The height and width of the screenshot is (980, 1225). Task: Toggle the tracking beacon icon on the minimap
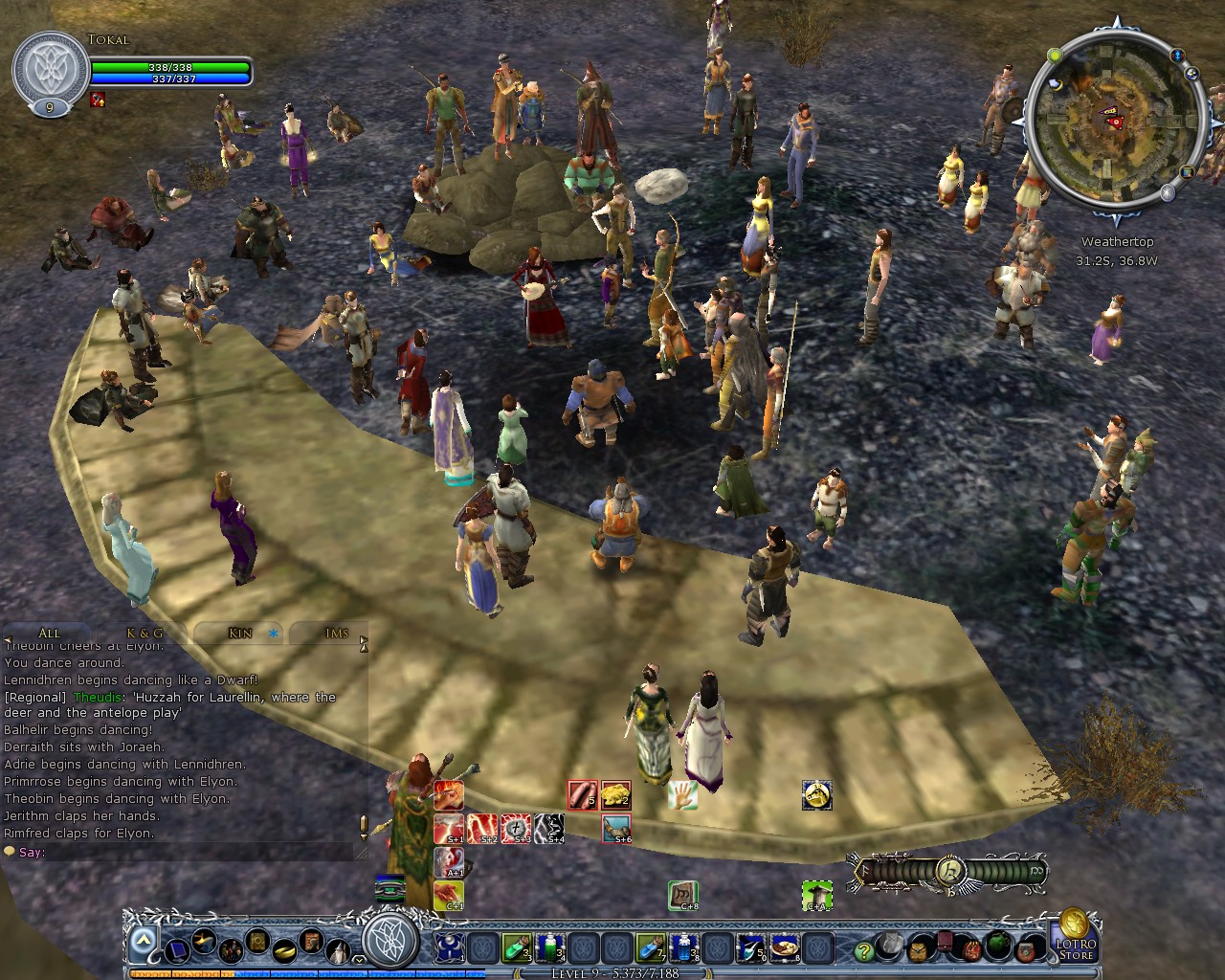1178,56
